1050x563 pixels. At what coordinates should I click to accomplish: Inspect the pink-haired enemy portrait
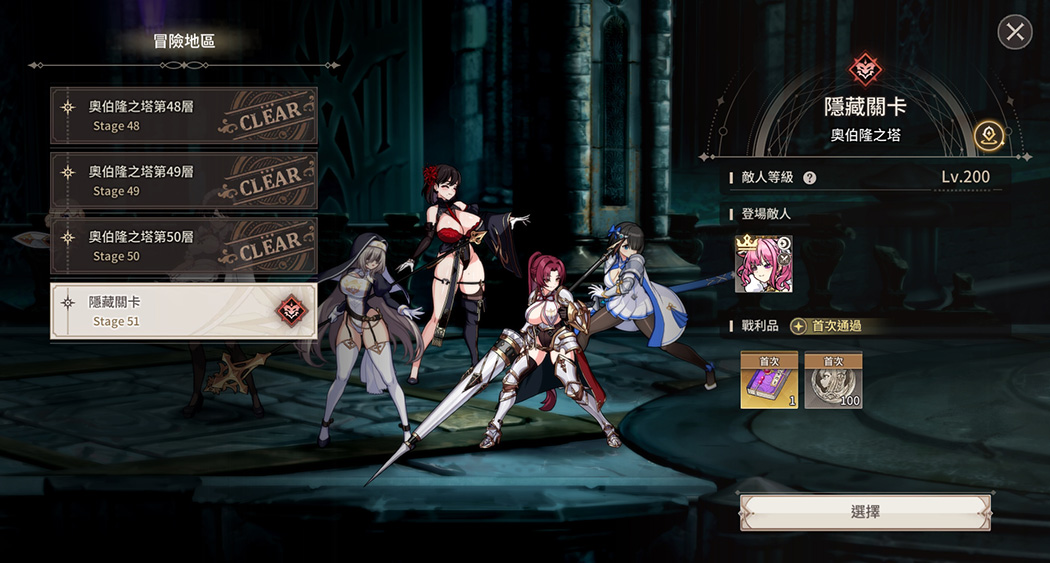[x=764, y=265]
